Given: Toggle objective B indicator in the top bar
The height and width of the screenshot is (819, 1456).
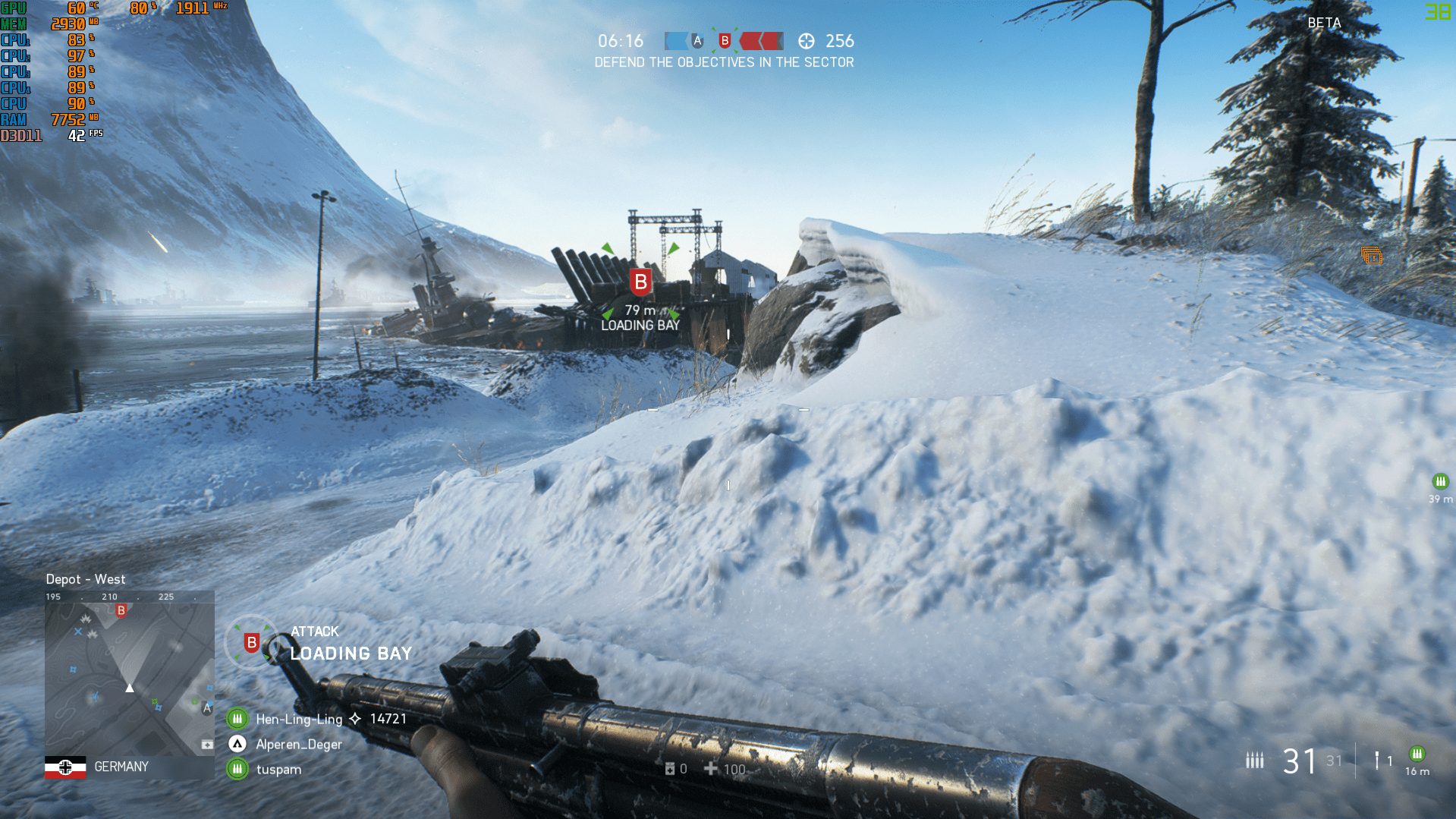Looking at the screenshot, I should (x=726, y=41).
